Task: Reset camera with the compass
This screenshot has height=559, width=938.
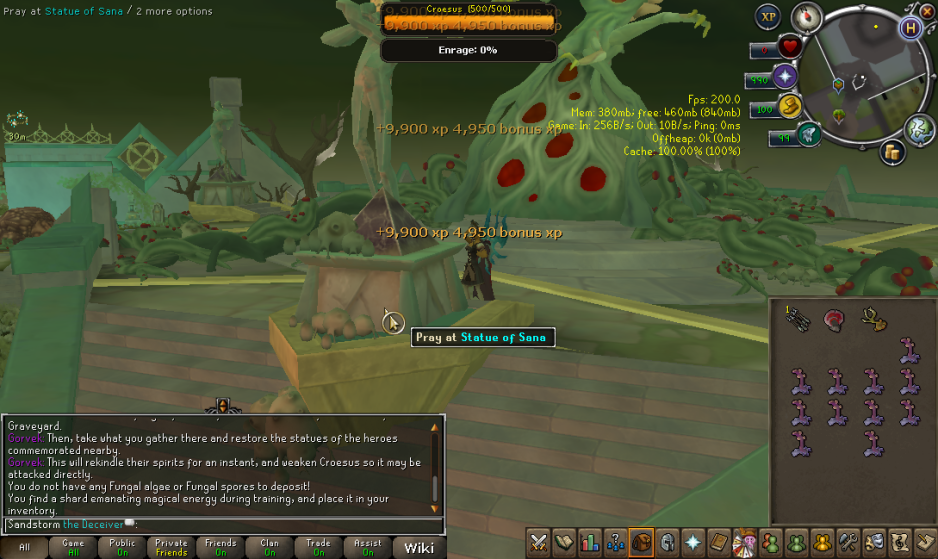Action: click(808, 16)
